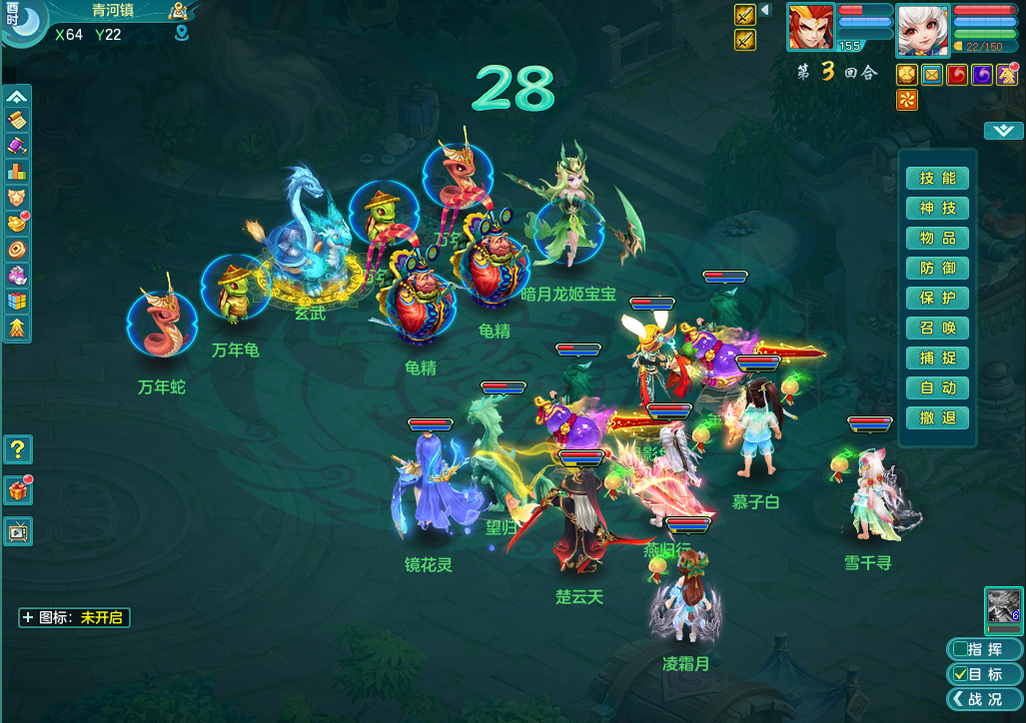Uncheck the 目标 target checkbox
The height and width of the screenshot is (723, 1026).
(960, 674)
